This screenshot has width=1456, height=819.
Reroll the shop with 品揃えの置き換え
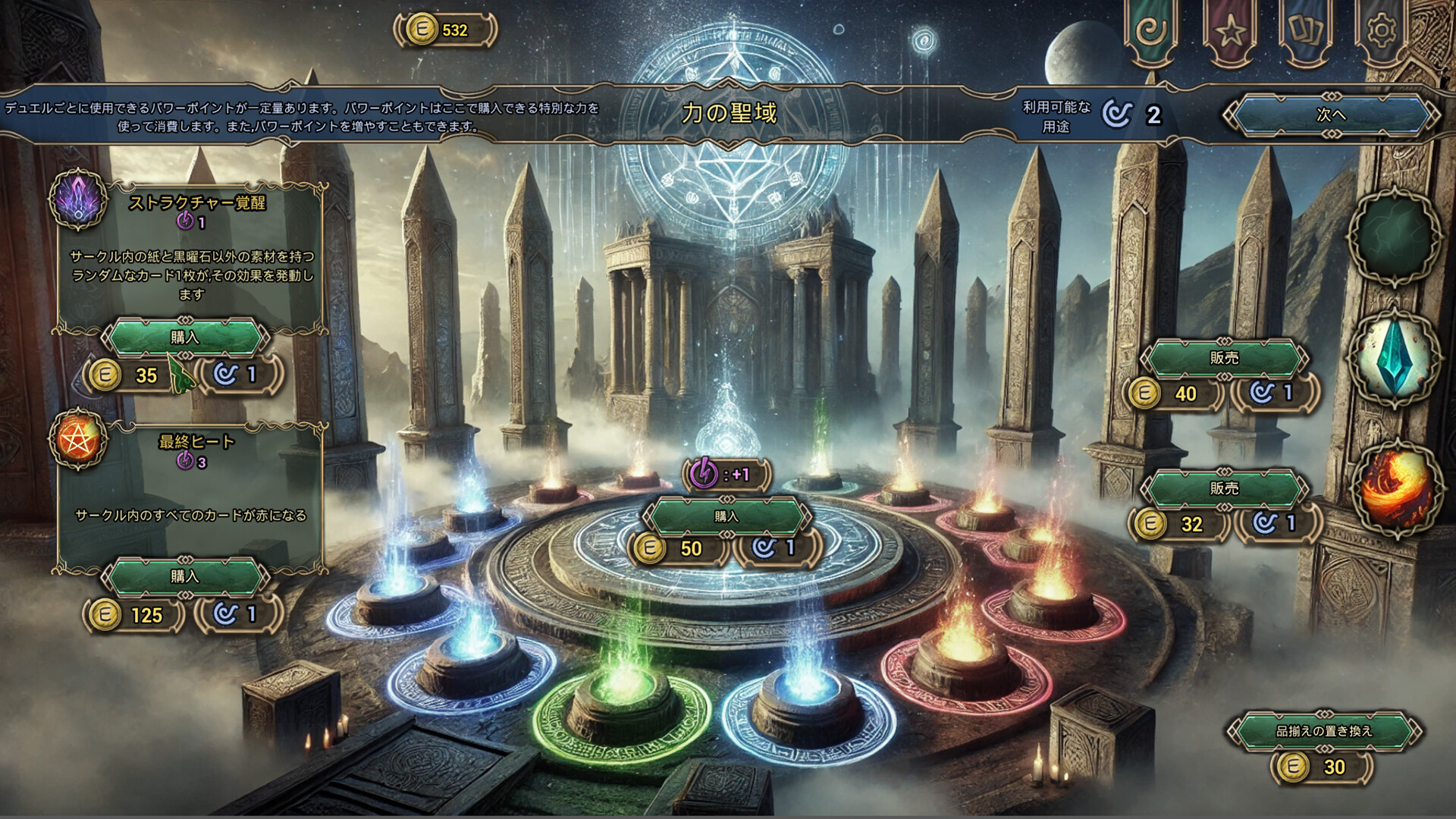[1323, 731]
